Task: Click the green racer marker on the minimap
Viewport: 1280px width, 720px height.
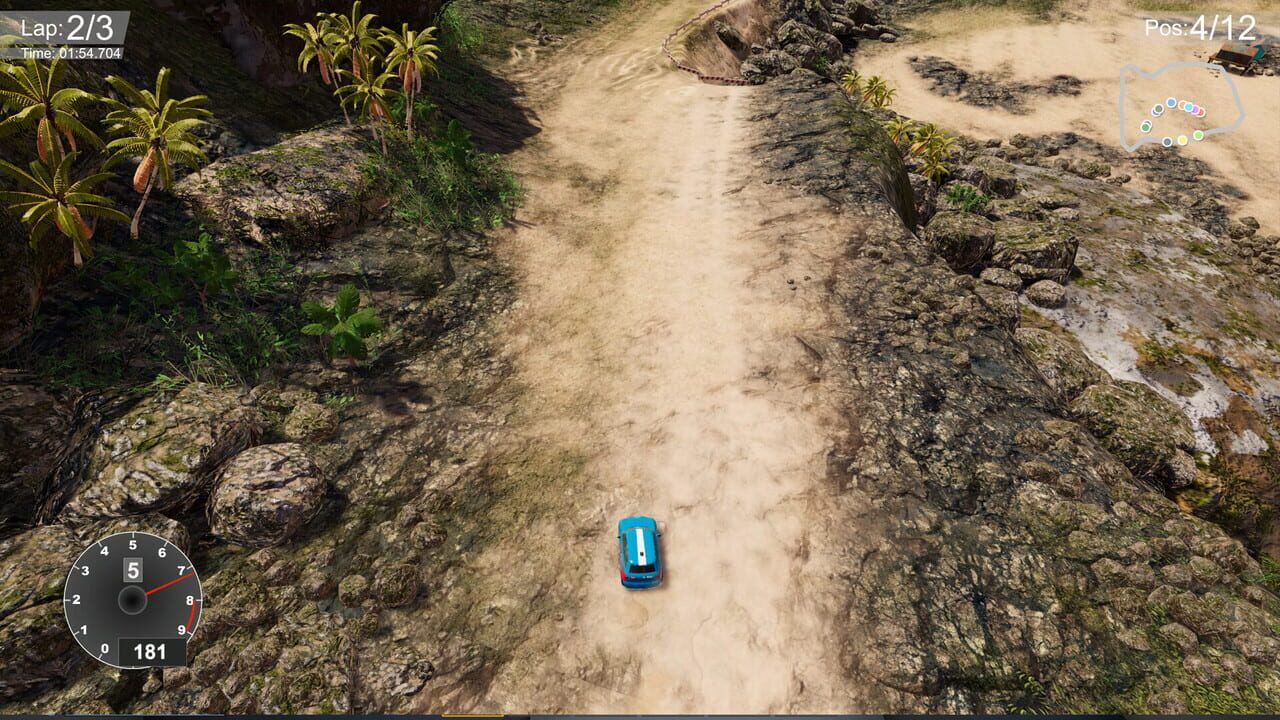Action: 1198,135
